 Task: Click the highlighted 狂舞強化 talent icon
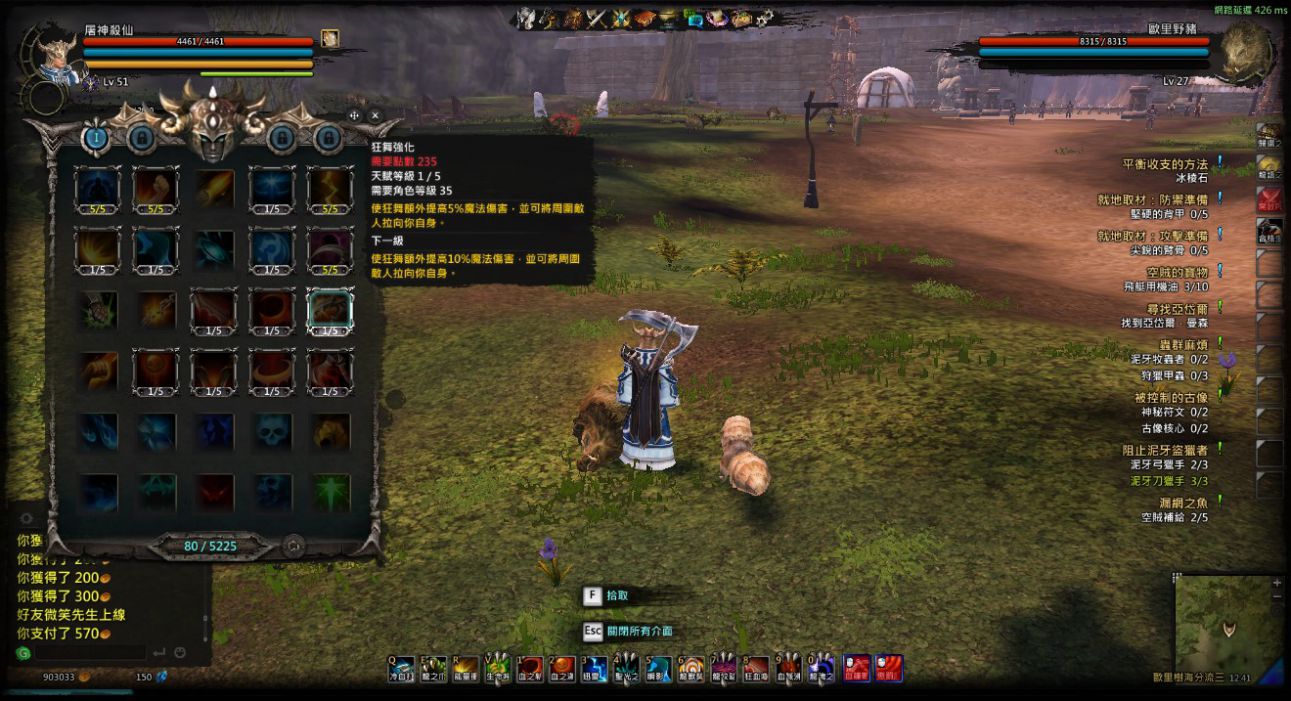click(330, 310)
